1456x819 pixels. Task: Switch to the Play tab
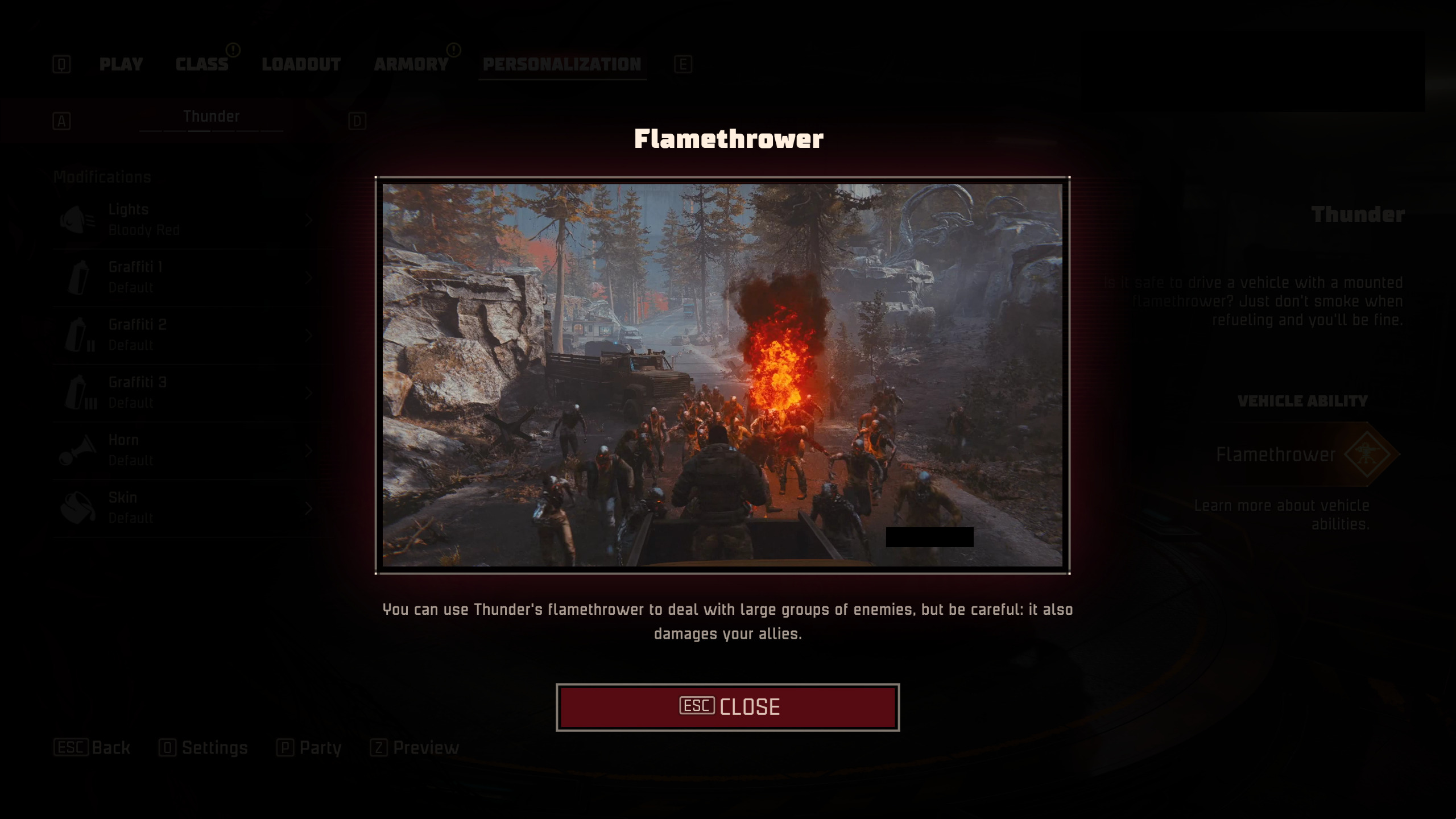121,64
